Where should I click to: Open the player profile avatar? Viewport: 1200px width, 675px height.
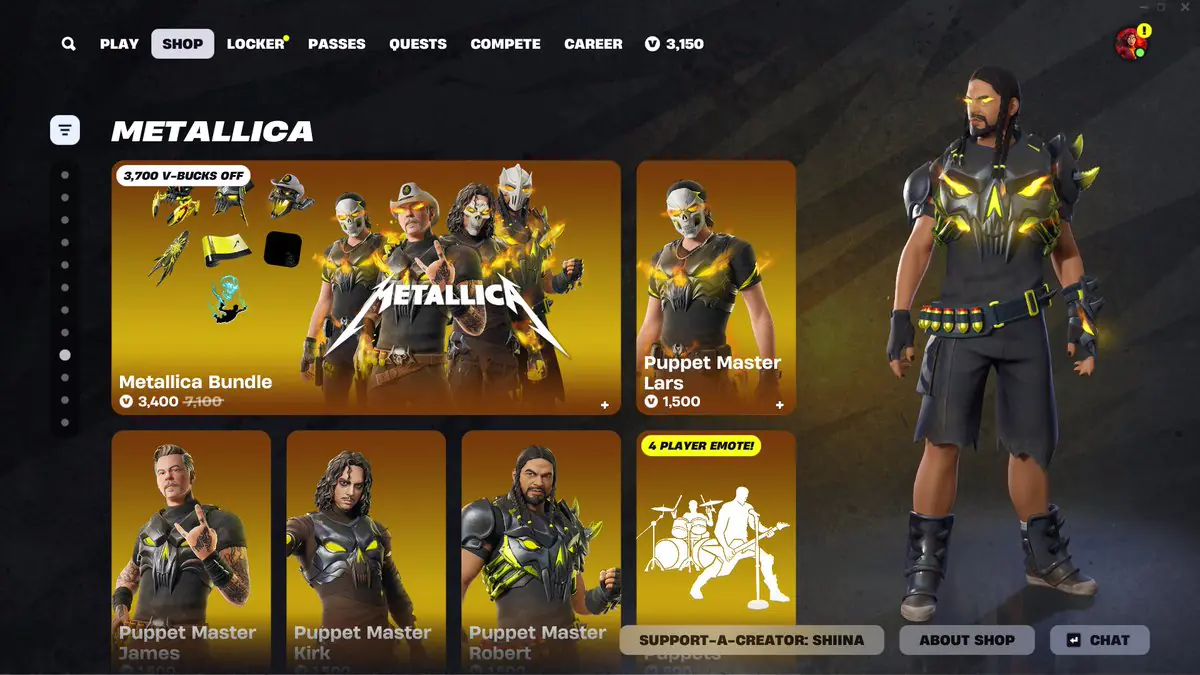(x=1131, y=44)
